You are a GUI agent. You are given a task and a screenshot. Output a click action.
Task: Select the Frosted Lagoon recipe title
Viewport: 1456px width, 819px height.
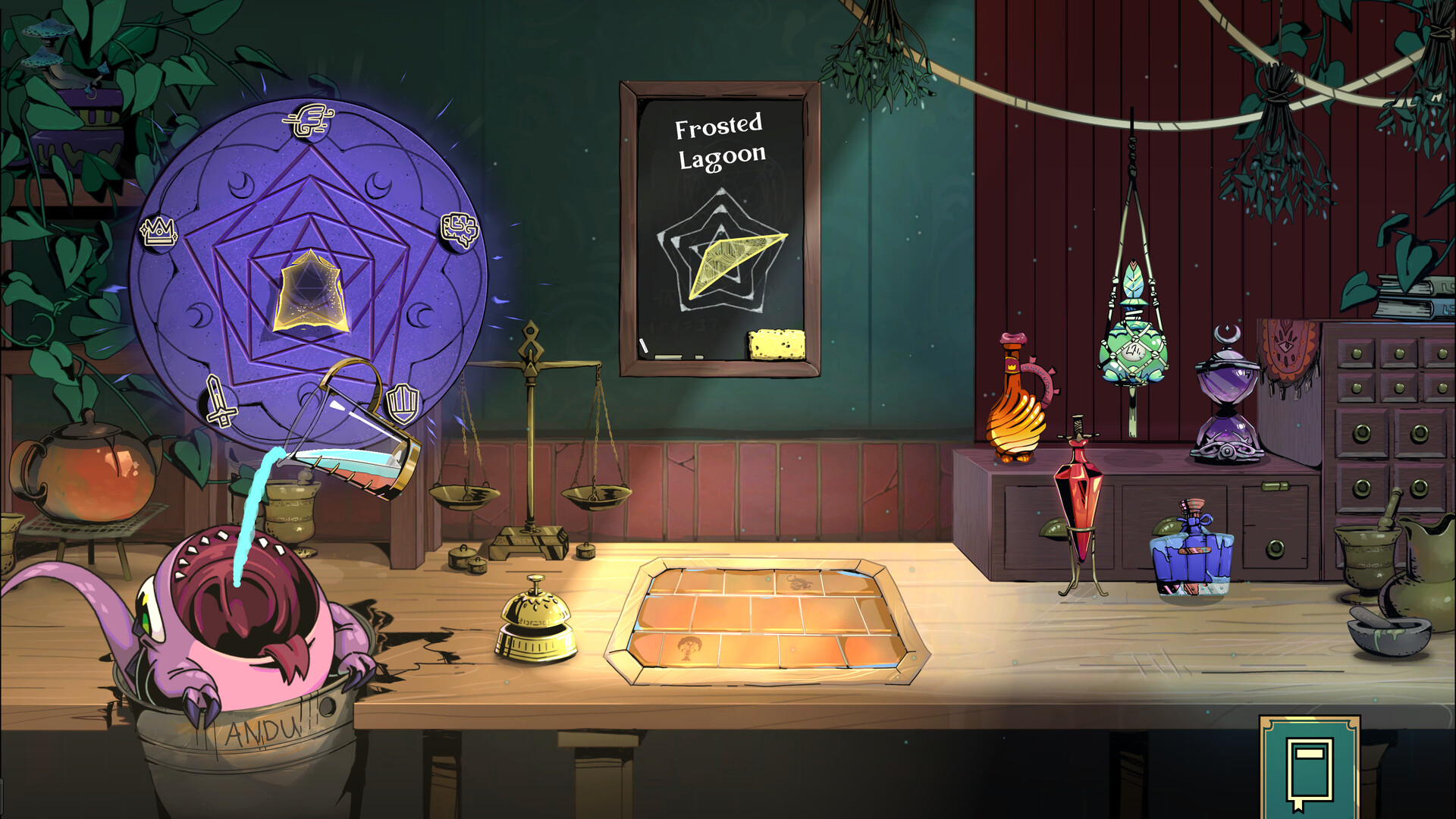[x=720, y=140]
